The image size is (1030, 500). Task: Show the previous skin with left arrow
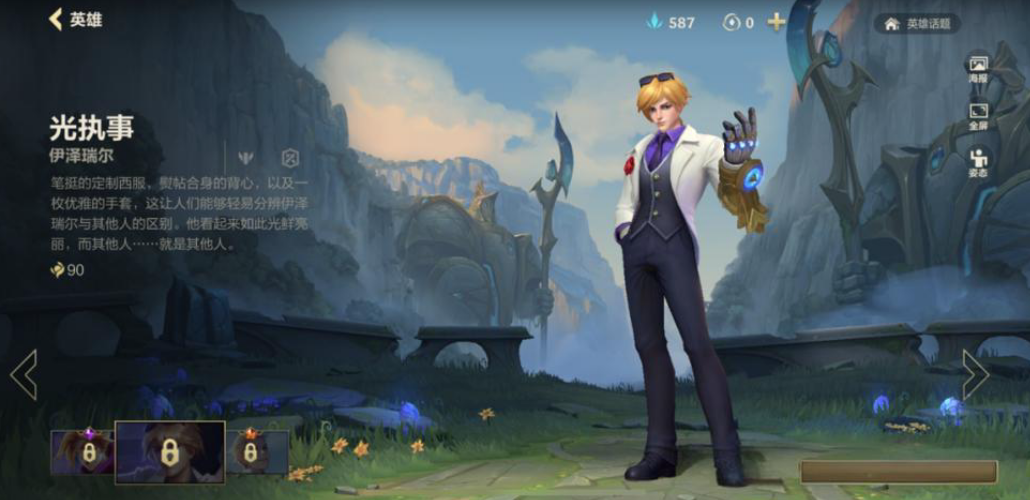(24, 374)
